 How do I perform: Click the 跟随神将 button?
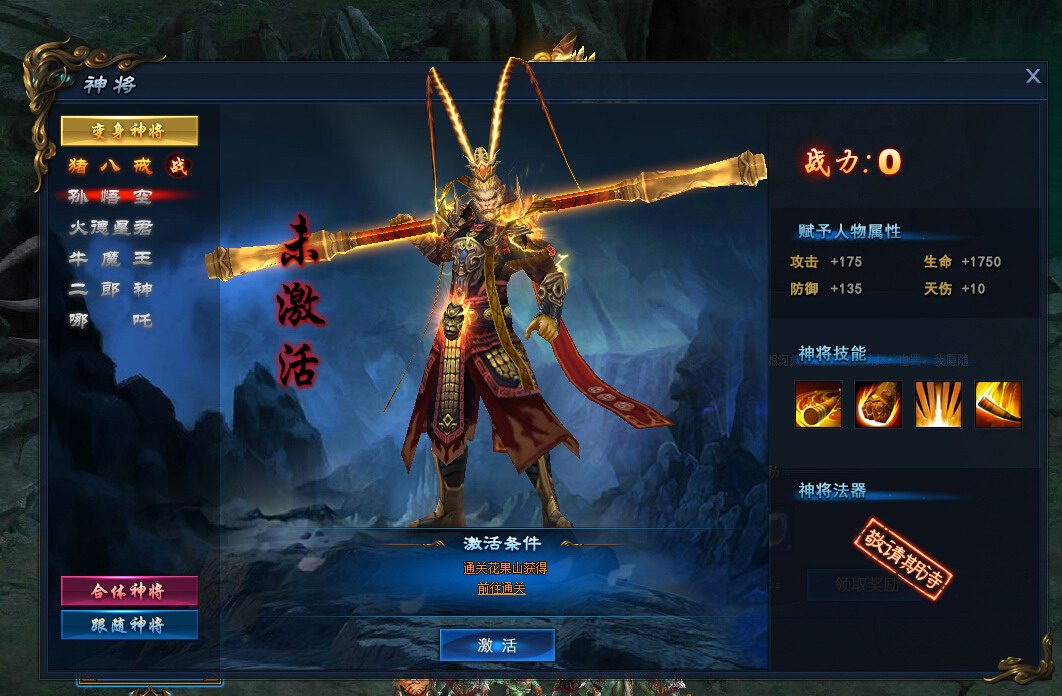129,625
